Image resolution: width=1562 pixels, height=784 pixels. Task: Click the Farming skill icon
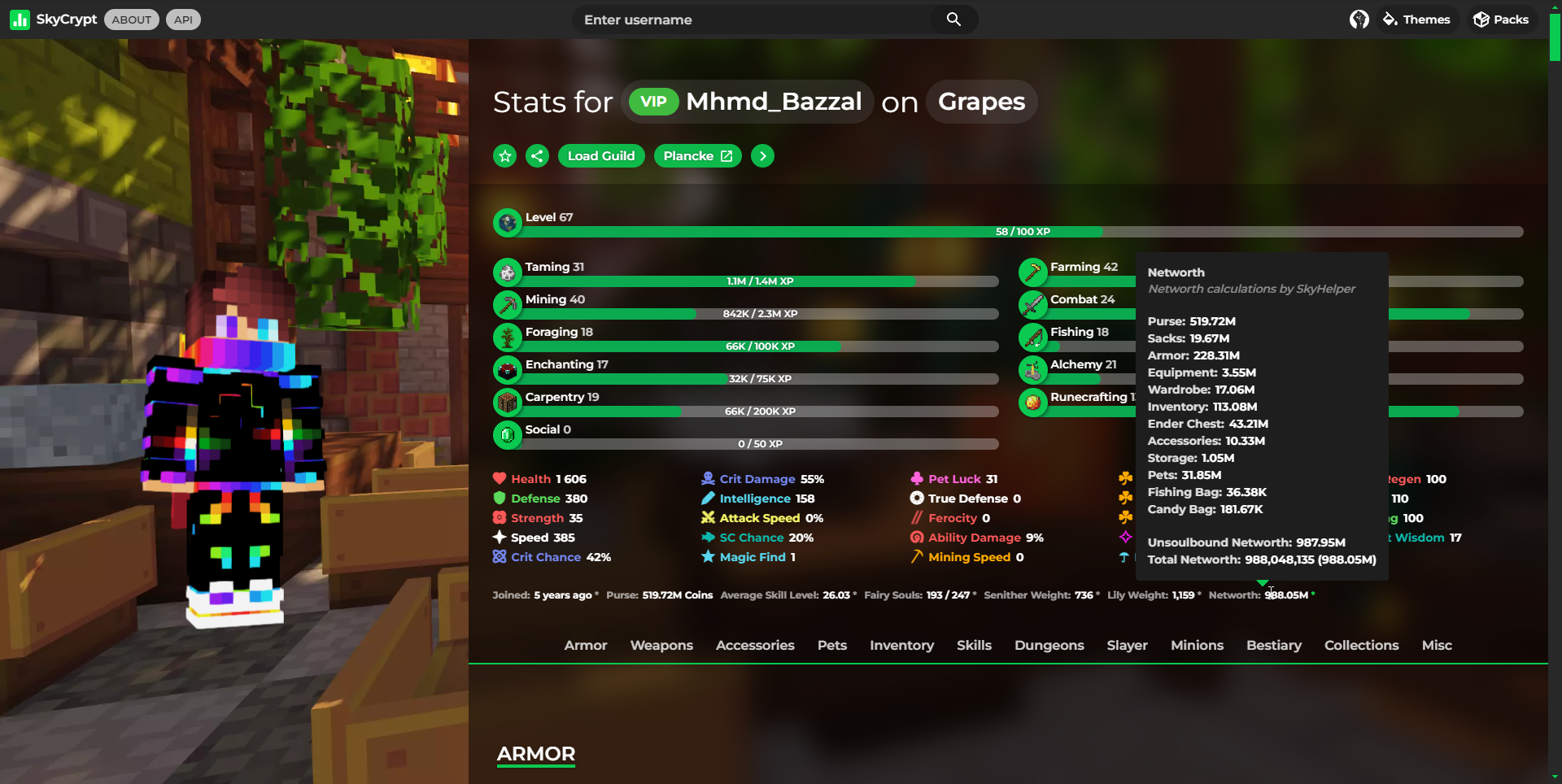click(1033, 272)
